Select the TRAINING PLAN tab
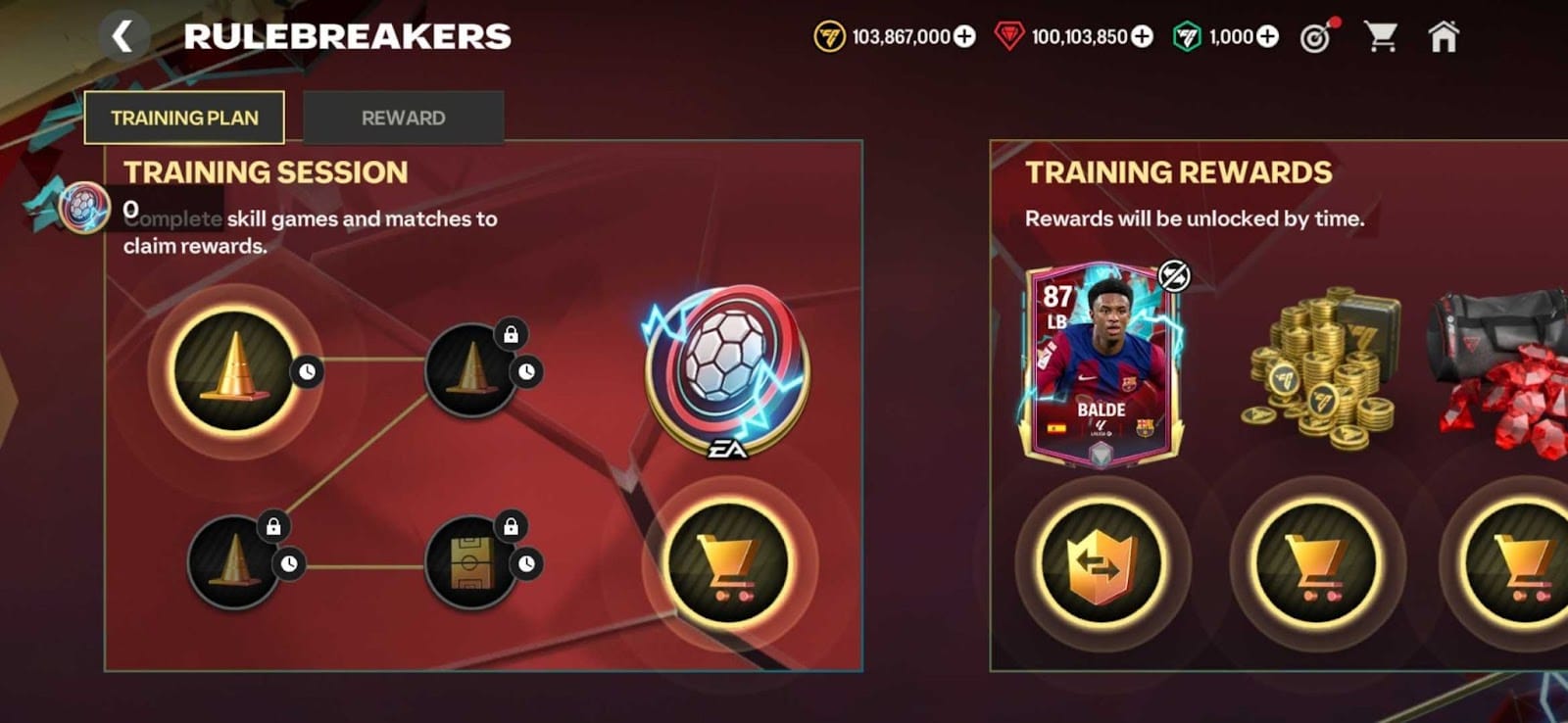 point(185,118)
